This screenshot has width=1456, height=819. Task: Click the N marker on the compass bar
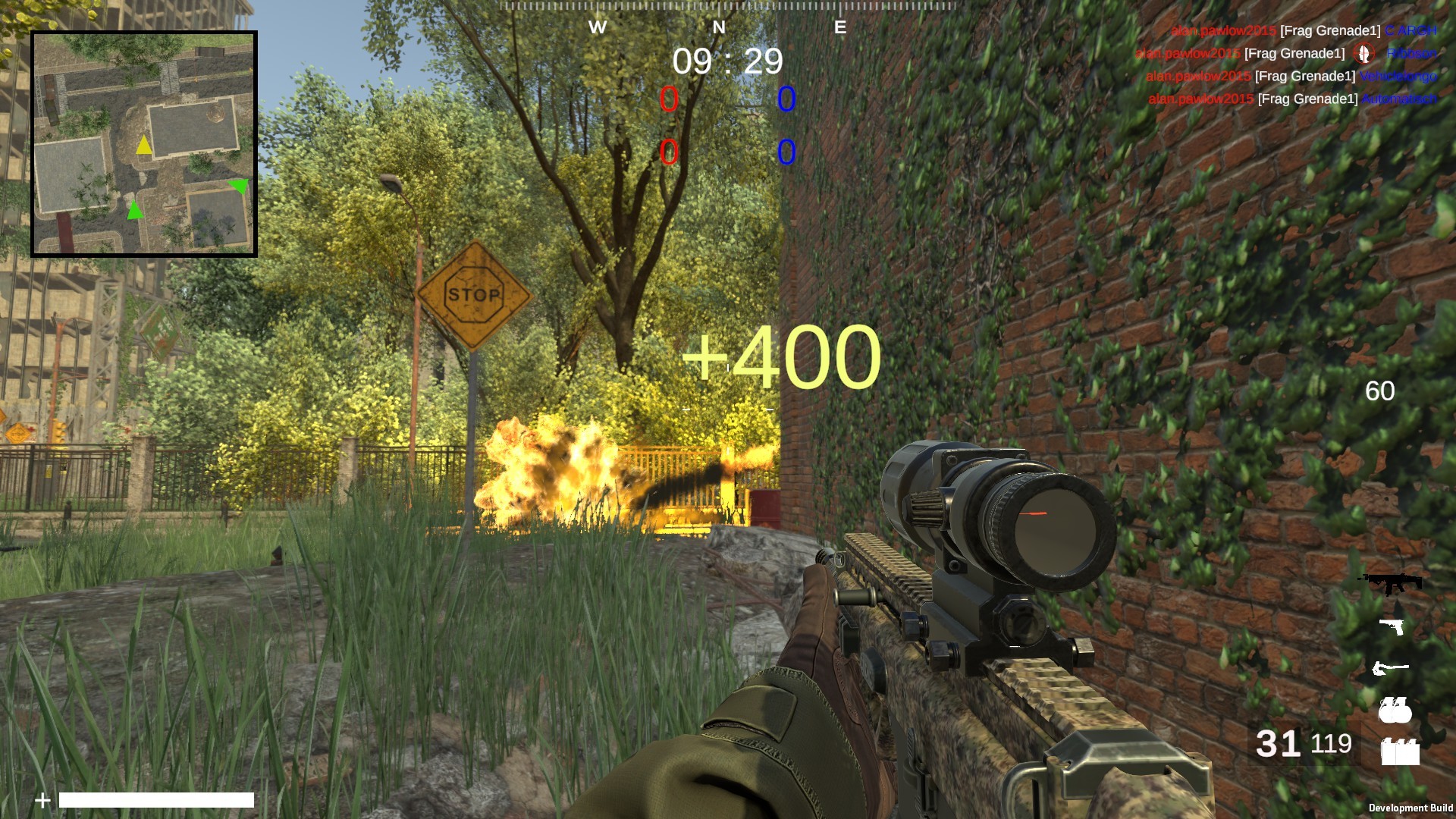point(718,27)
